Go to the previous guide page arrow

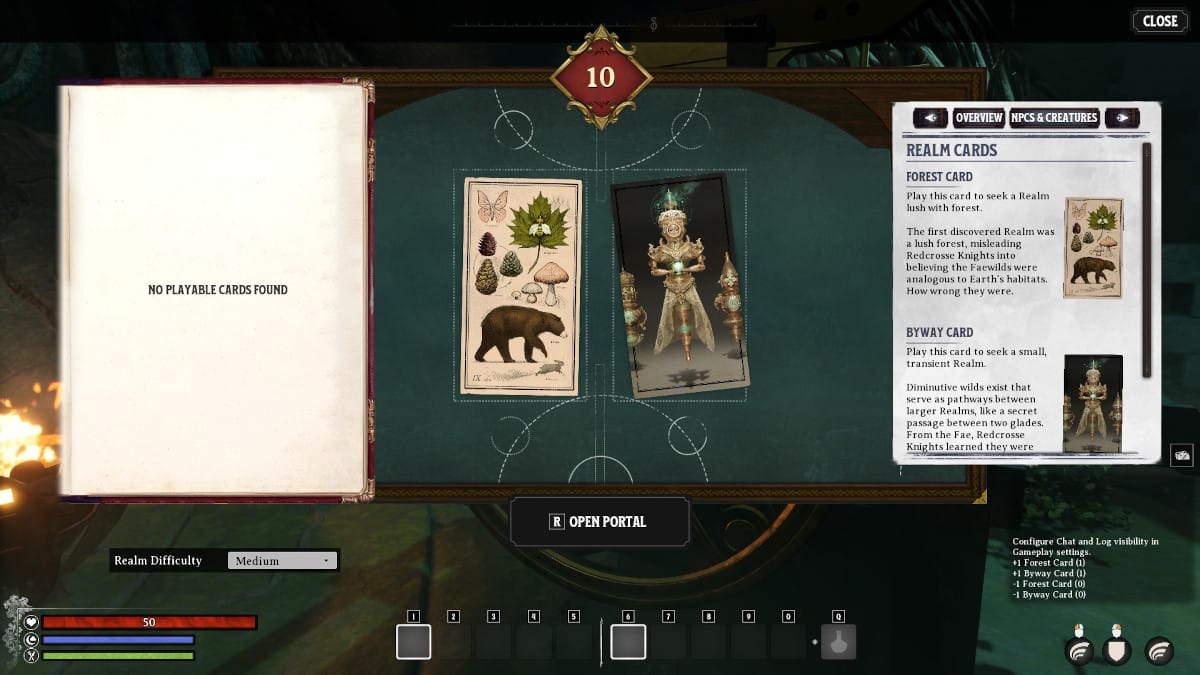tap(930, 118)
